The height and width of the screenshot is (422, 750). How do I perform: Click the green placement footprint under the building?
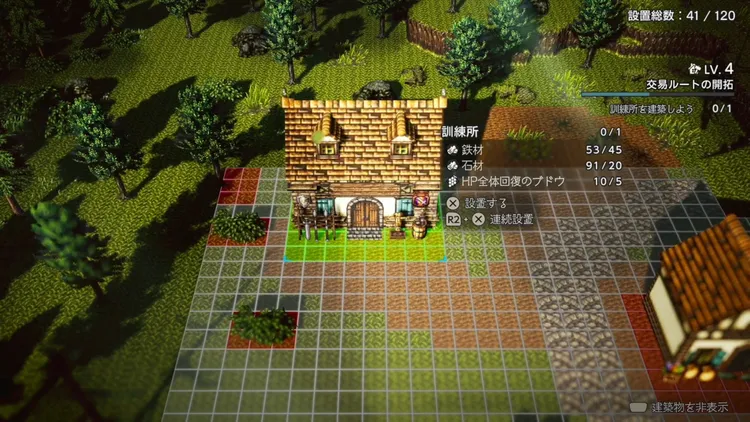pos(366,246)
